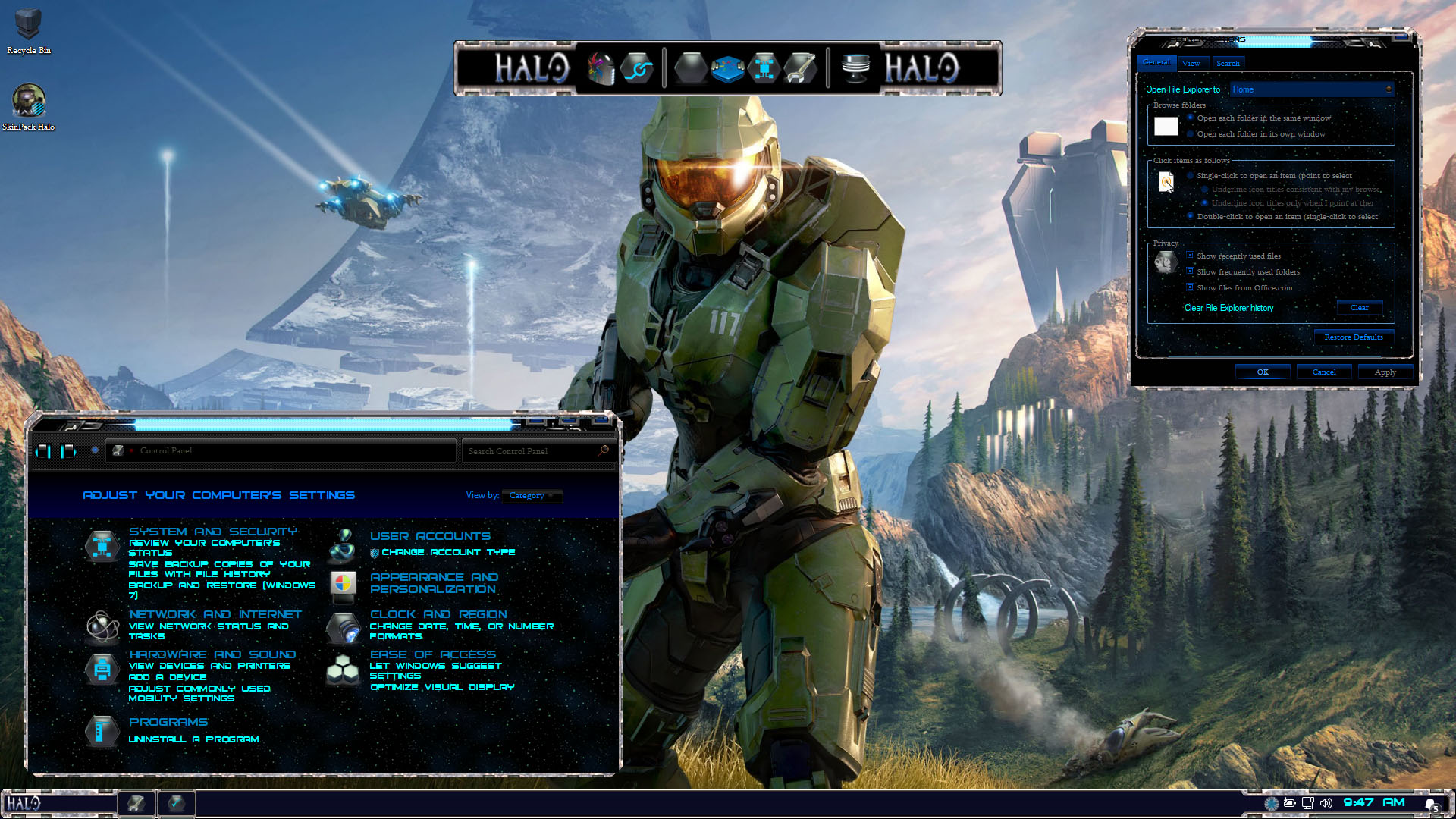The image size is (1456, 819).
Task: Click the Restore Defaults button
Action: (1353, 337)
